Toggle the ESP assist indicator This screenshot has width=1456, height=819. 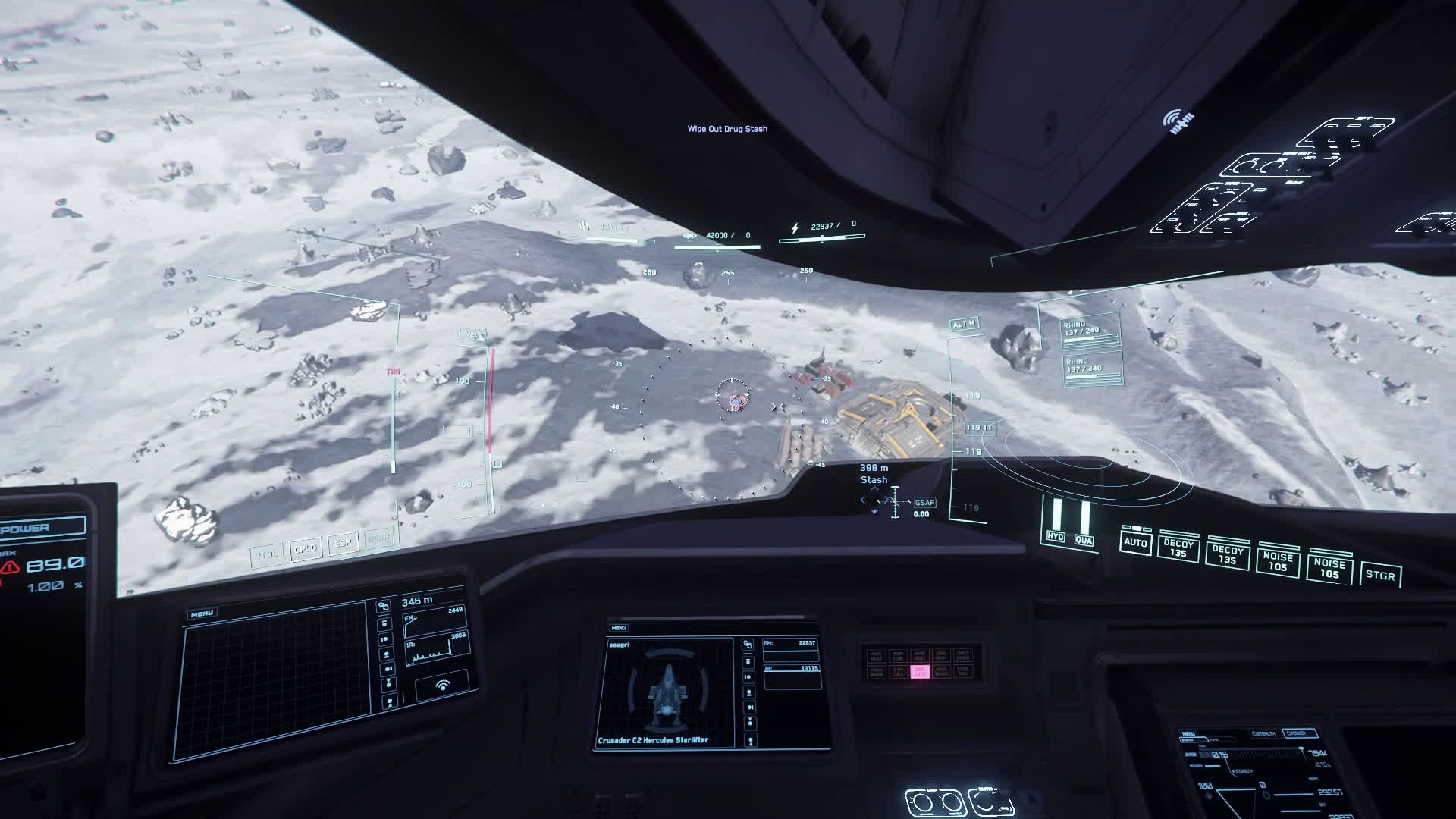point(343,544)
